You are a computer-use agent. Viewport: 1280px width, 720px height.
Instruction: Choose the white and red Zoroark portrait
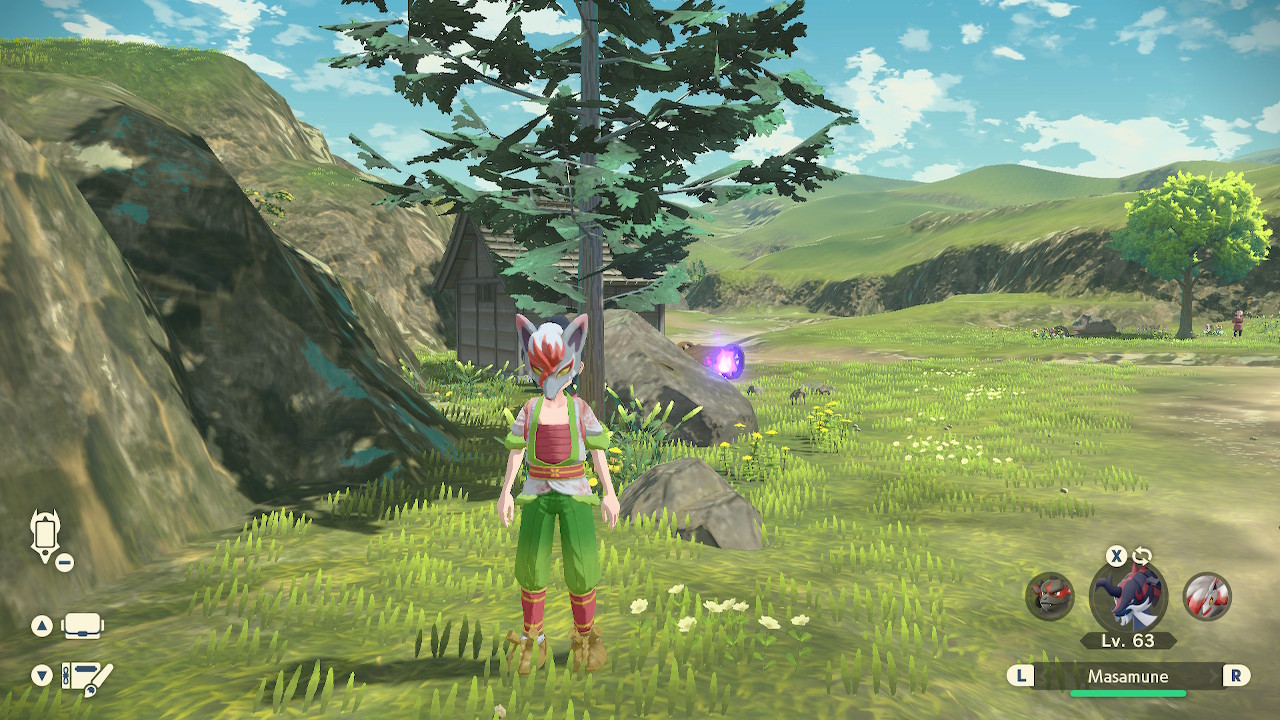1207,597
